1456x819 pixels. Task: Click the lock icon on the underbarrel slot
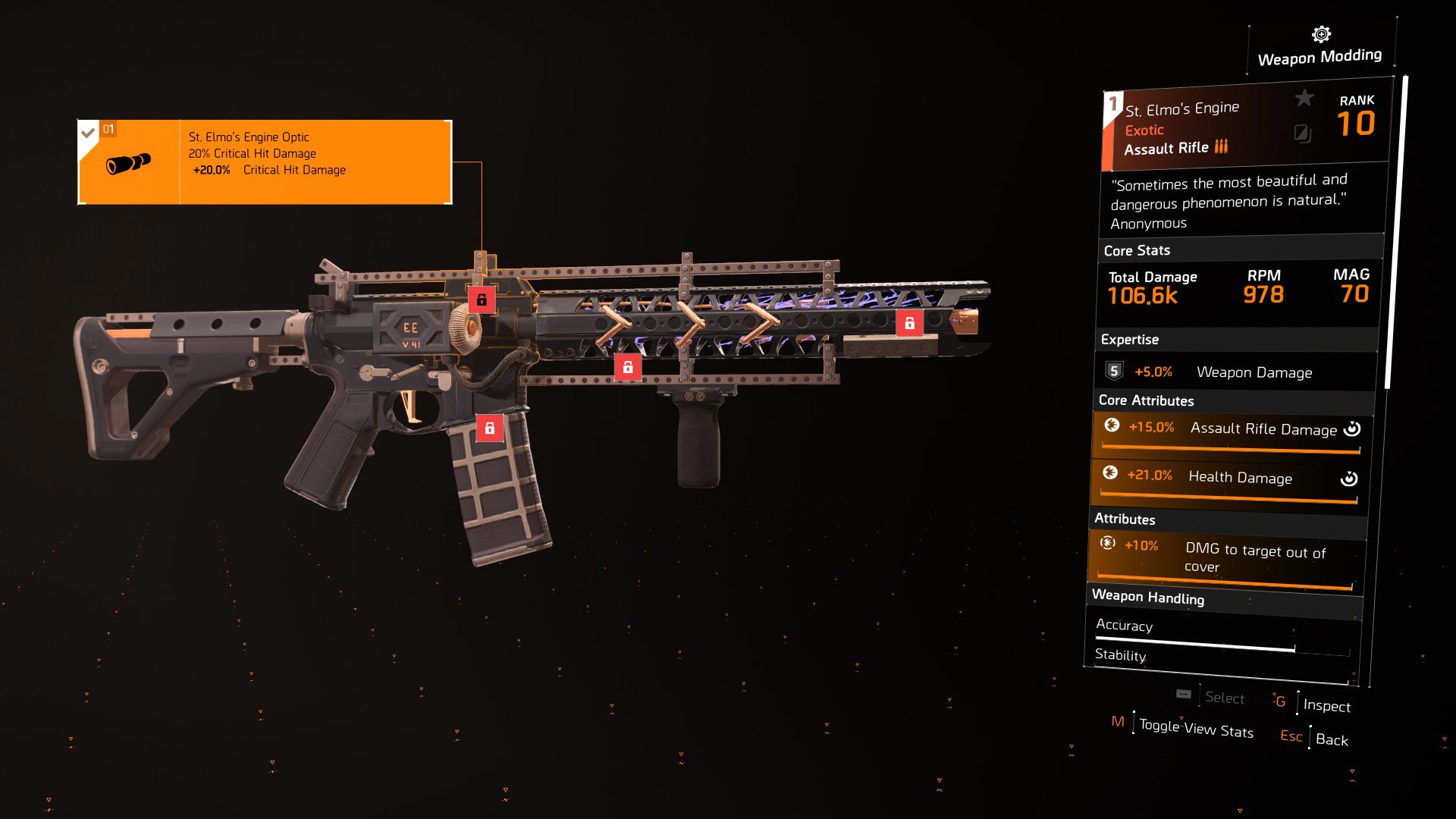coord(628,368)
